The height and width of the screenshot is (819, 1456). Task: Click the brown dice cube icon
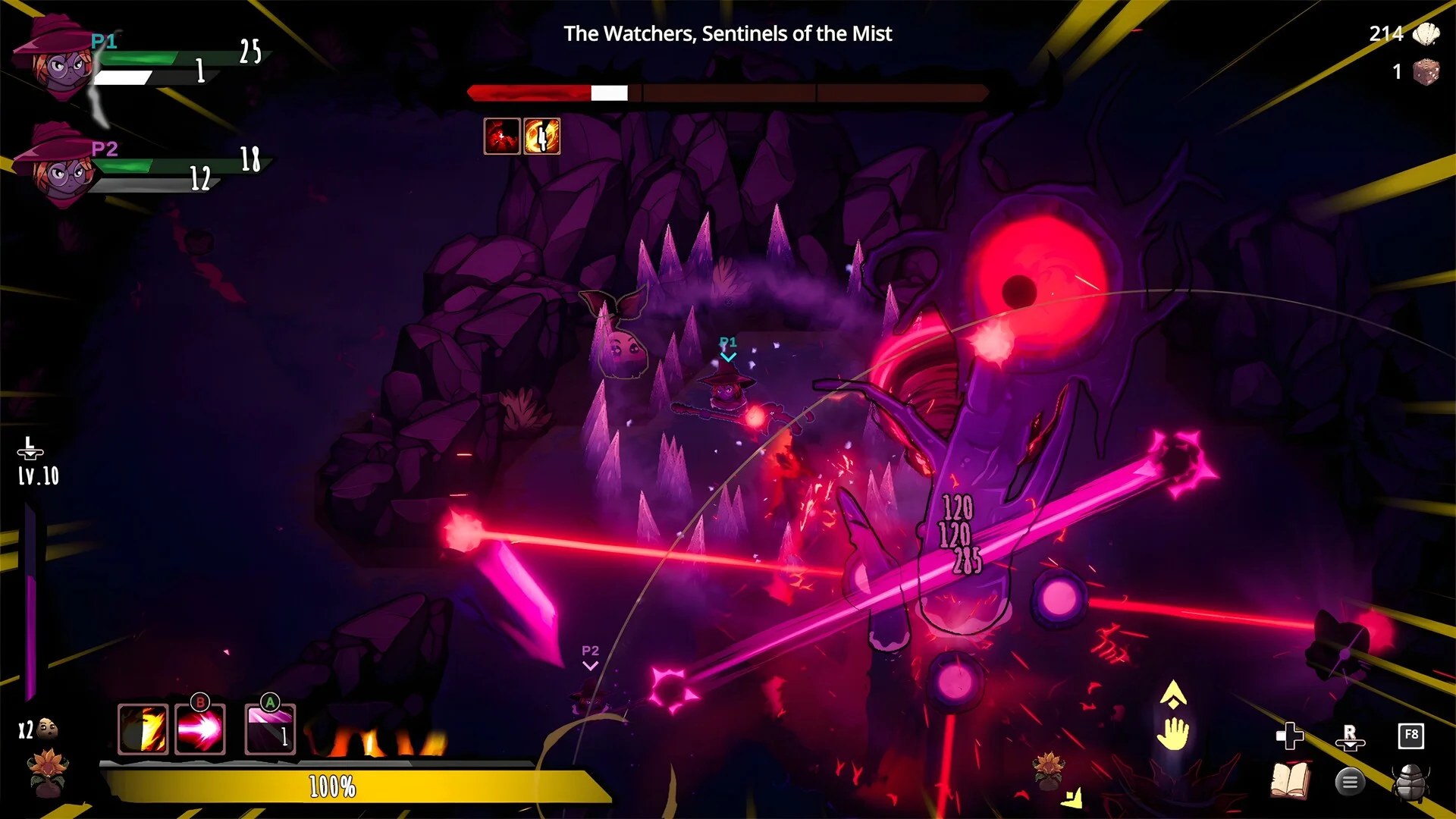pyautogui.click(x=1426, y=72)
